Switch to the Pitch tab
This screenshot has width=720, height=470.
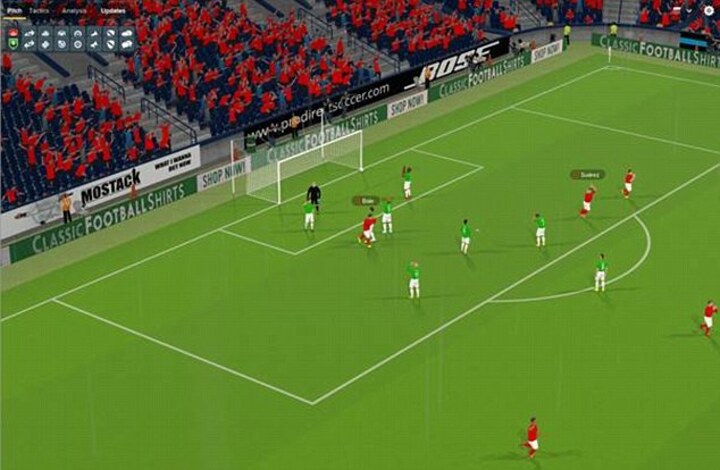14,10
